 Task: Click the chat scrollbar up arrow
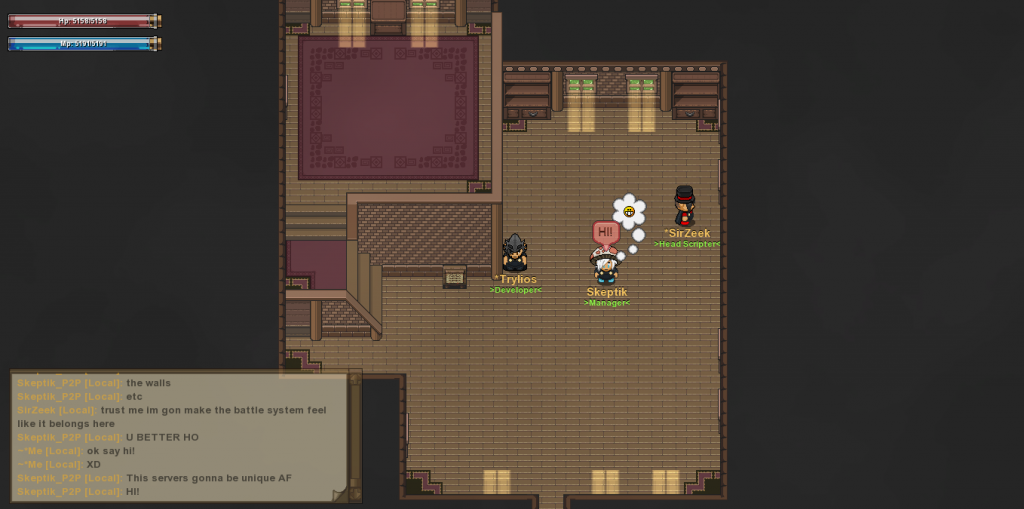point(354,378)
